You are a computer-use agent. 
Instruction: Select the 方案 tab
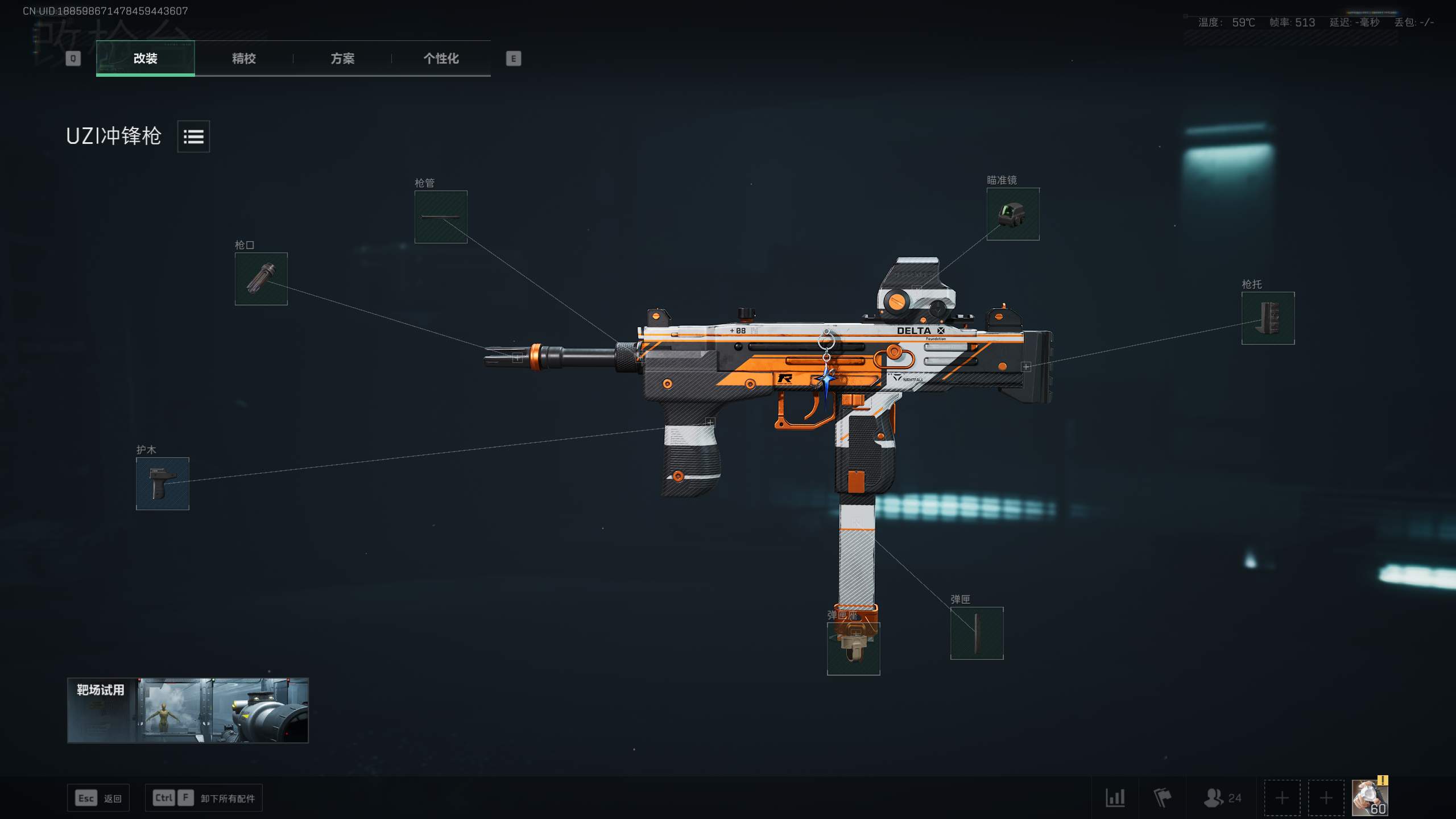(x=342, y=58)
